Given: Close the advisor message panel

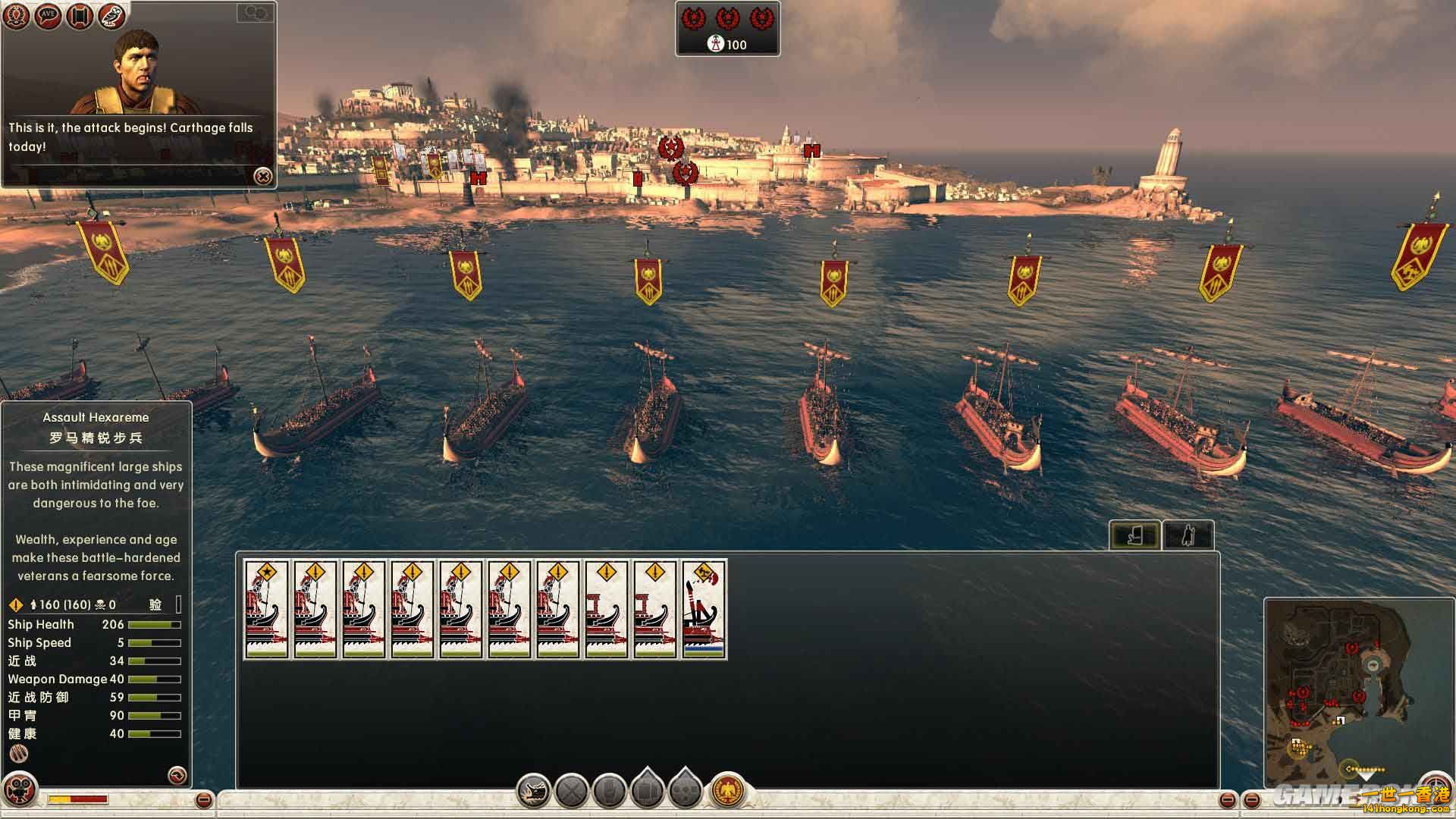Looking at the screenshot, I should pyautogui.click(x=263, y=177).
